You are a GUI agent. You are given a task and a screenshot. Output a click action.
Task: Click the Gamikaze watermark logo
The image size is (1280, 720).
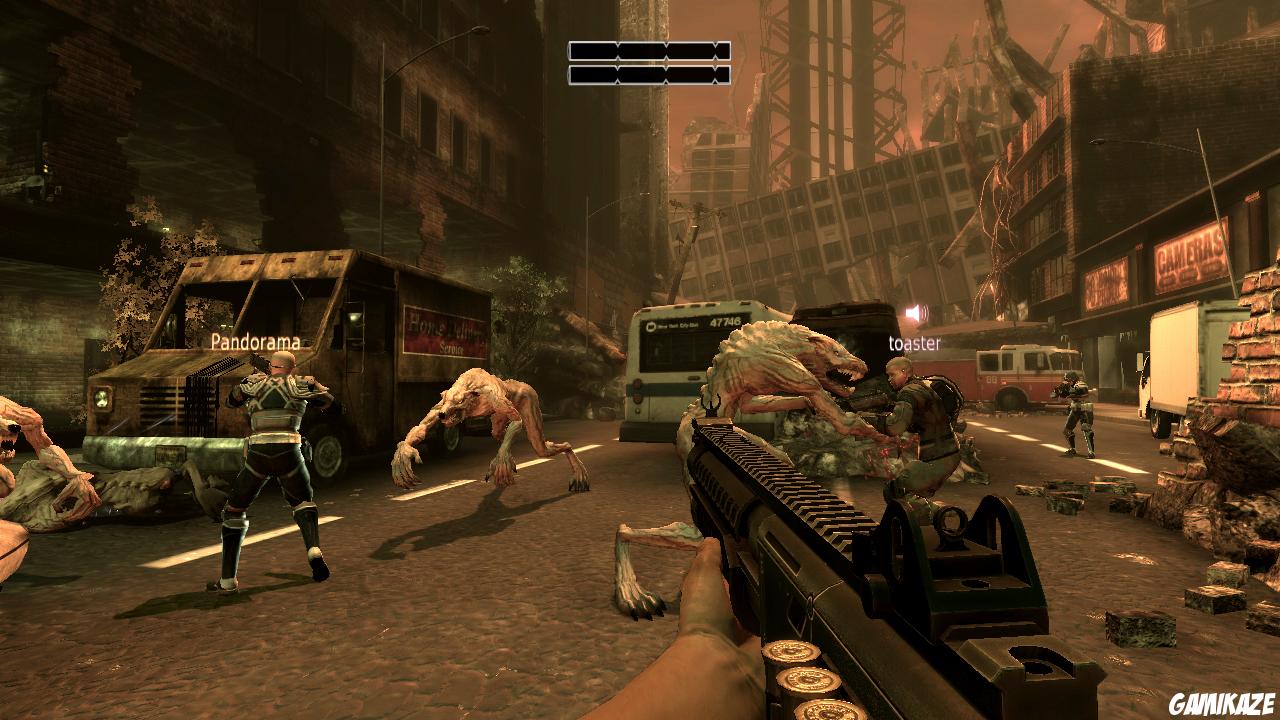[x=1223, y=704]
